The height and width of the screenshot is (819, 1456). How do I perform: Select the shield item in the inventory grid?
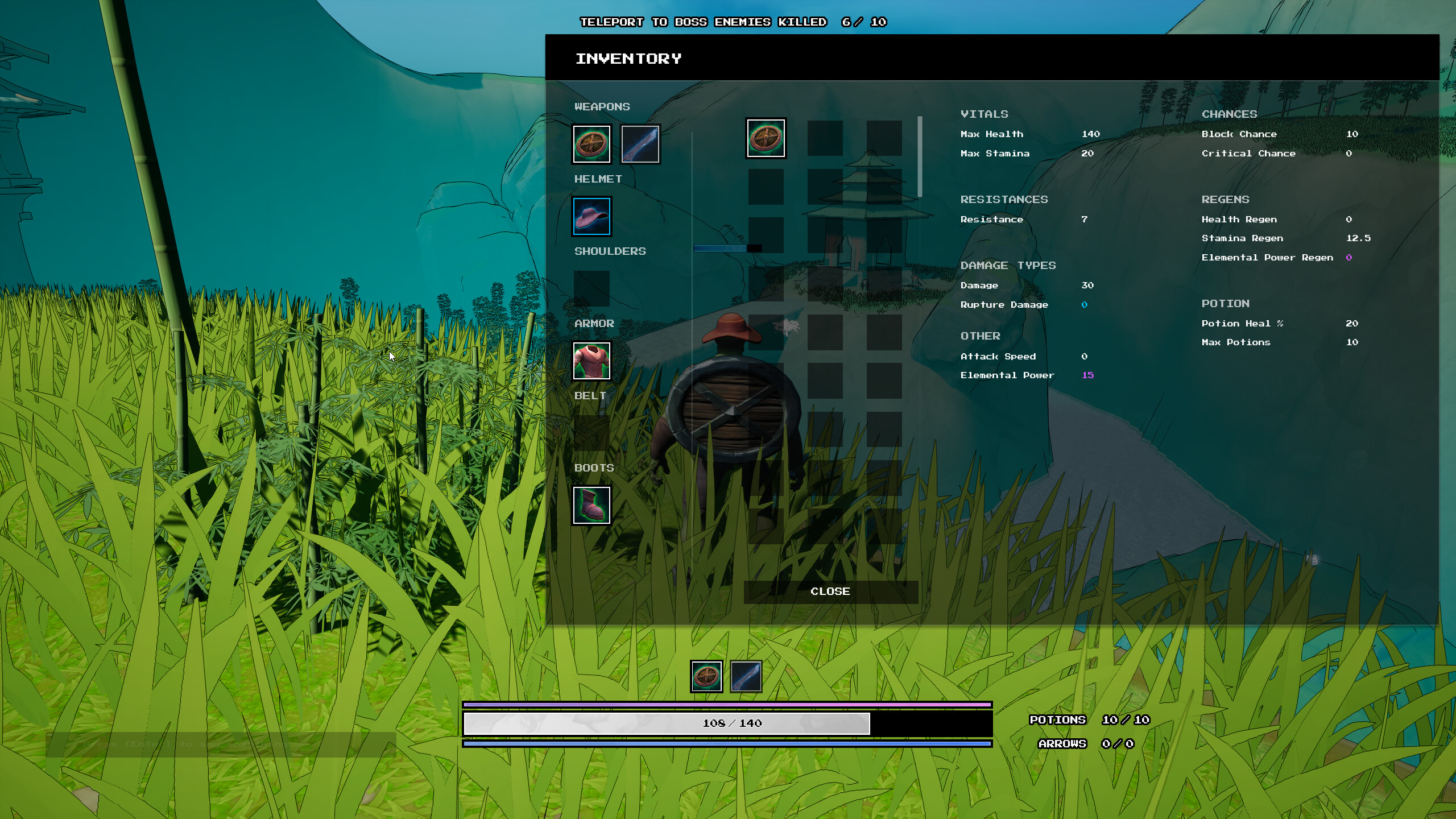(766, 138)
